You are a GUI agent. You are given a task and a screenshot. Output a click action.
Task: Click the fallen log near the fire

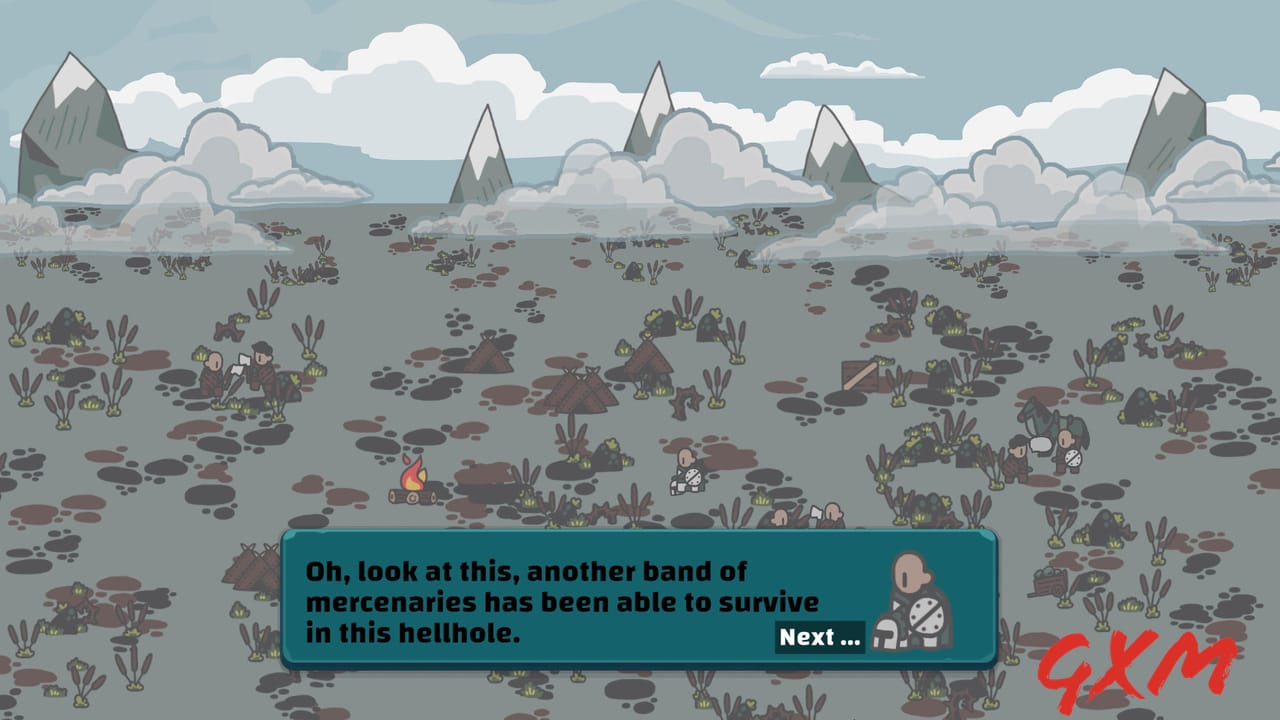[410, 498]
